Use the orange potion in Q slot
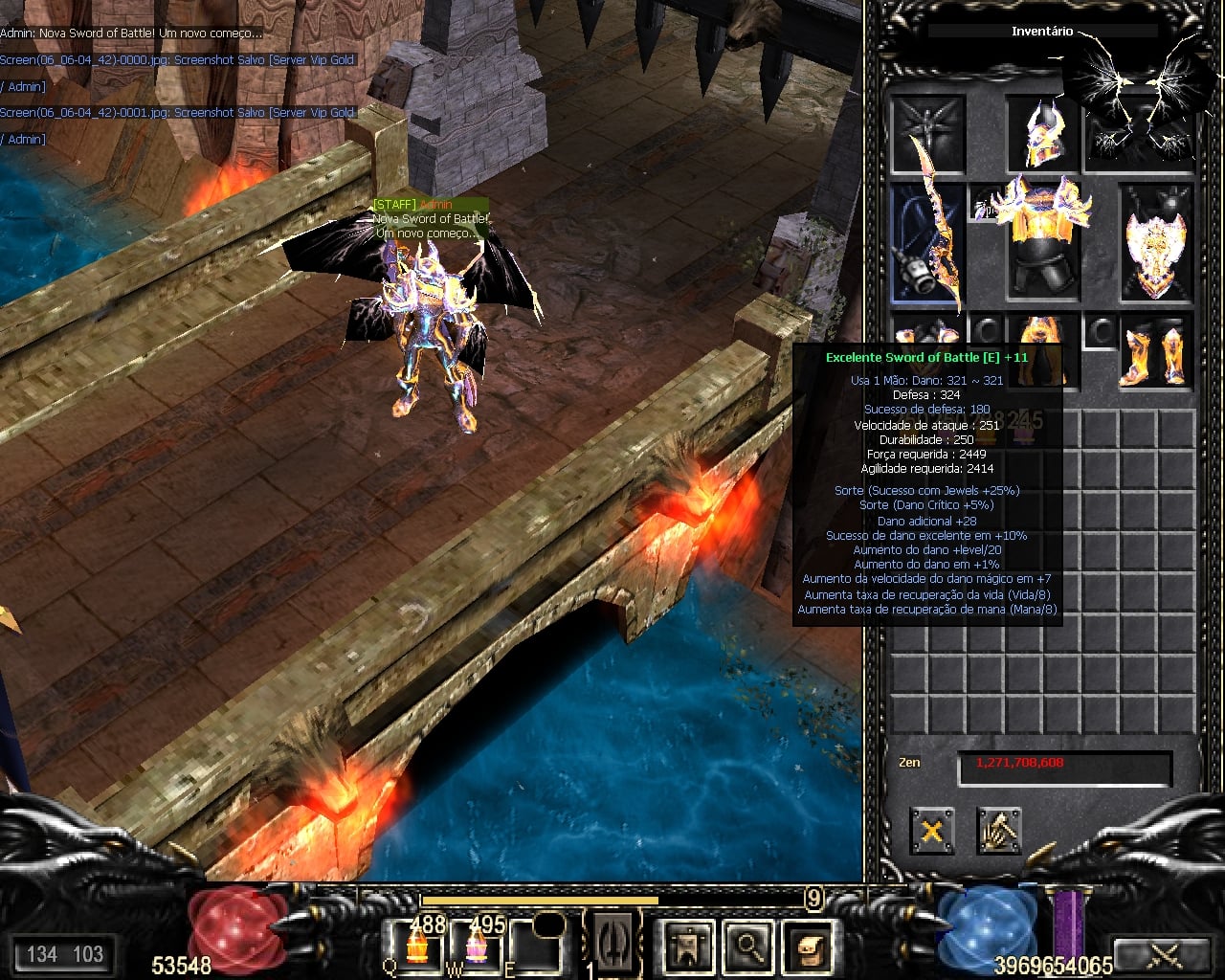Screen dimensions: 1225x980 (417, 947)
